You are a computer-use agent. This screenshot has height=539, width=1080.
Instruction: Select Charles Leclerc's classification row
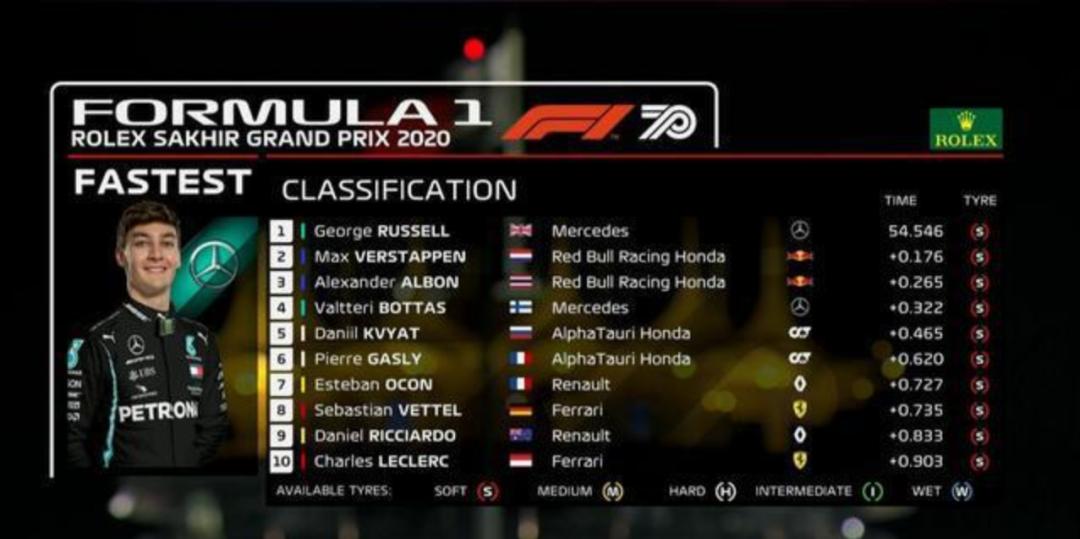click(x=381, y=461)
